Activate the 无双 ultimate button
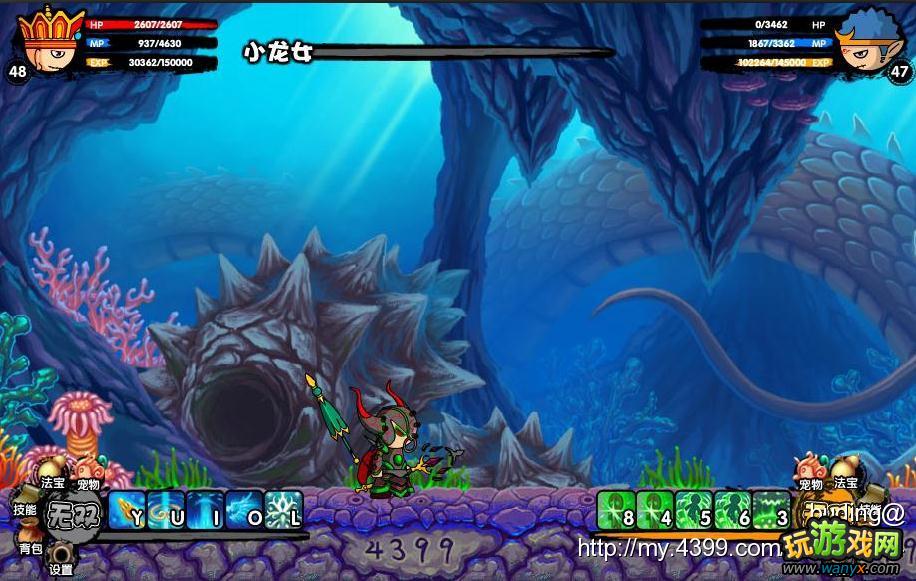This screenshot has height=581, width=916. click(x=73, y=511)
